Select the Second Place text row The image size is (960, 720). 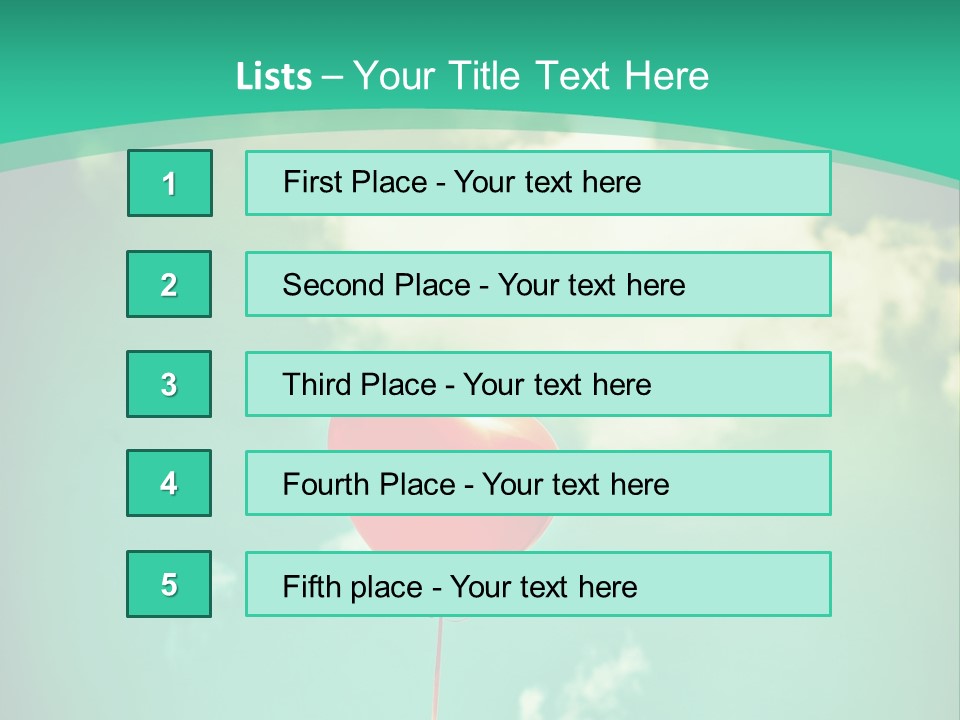pyautogui.click(x=538, y=284)
